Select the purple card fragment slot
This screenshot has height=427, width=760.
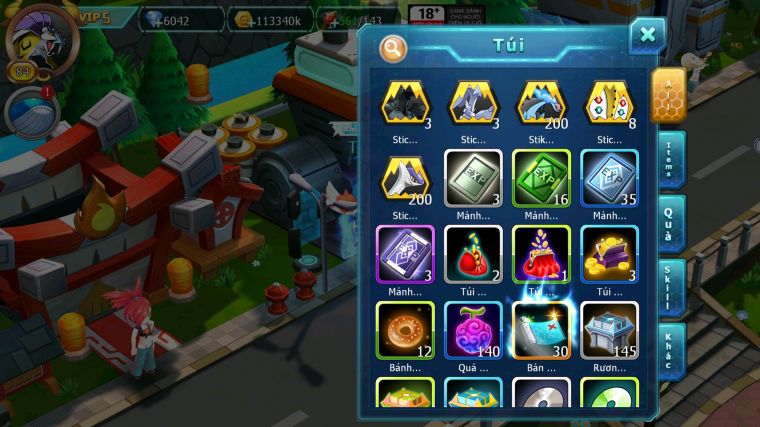(x=405, y=254)
